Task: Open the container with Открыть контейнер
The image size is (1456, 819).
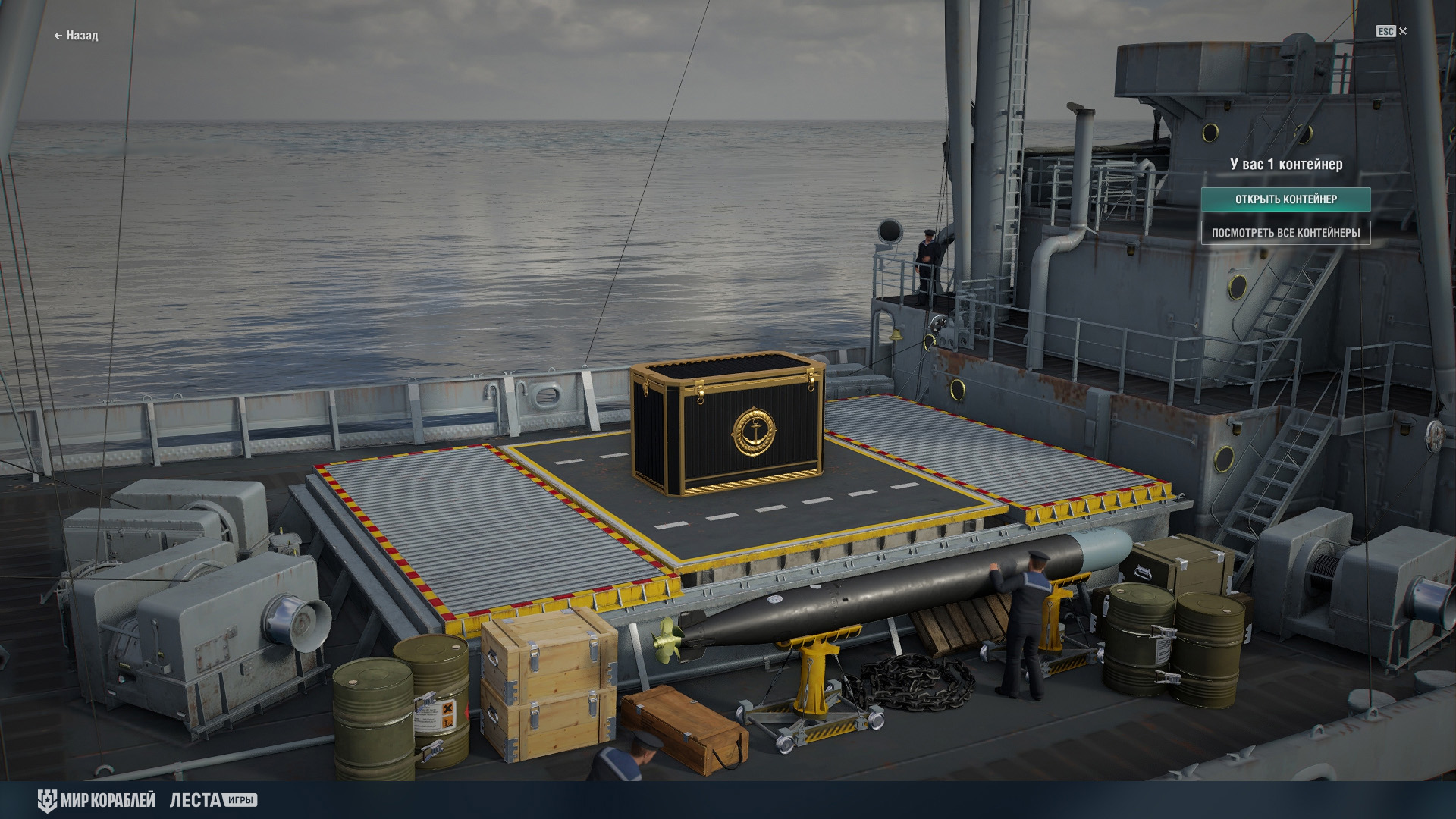Action: click(x=1285, y=199)
